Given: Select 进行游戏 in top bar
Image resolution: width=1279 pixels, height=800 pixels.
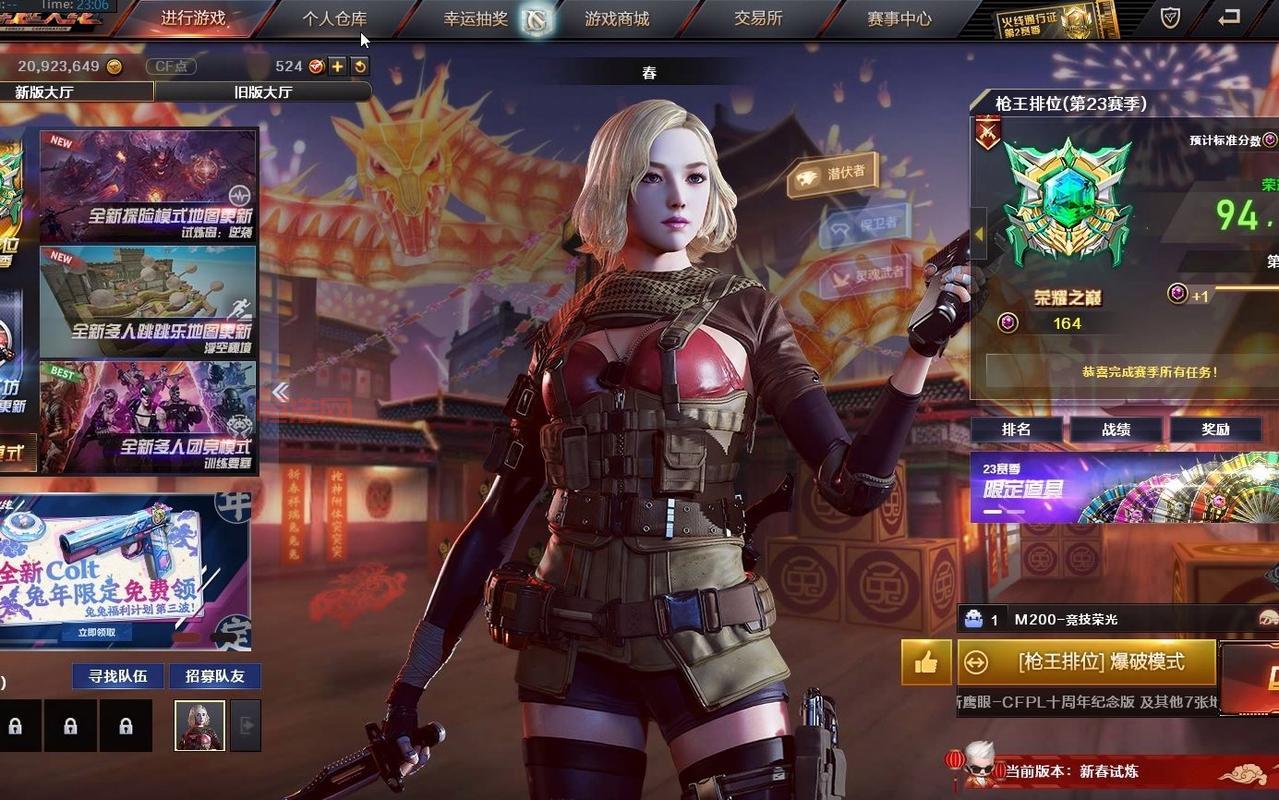Looking at the screenshot, I should (193, 18).
